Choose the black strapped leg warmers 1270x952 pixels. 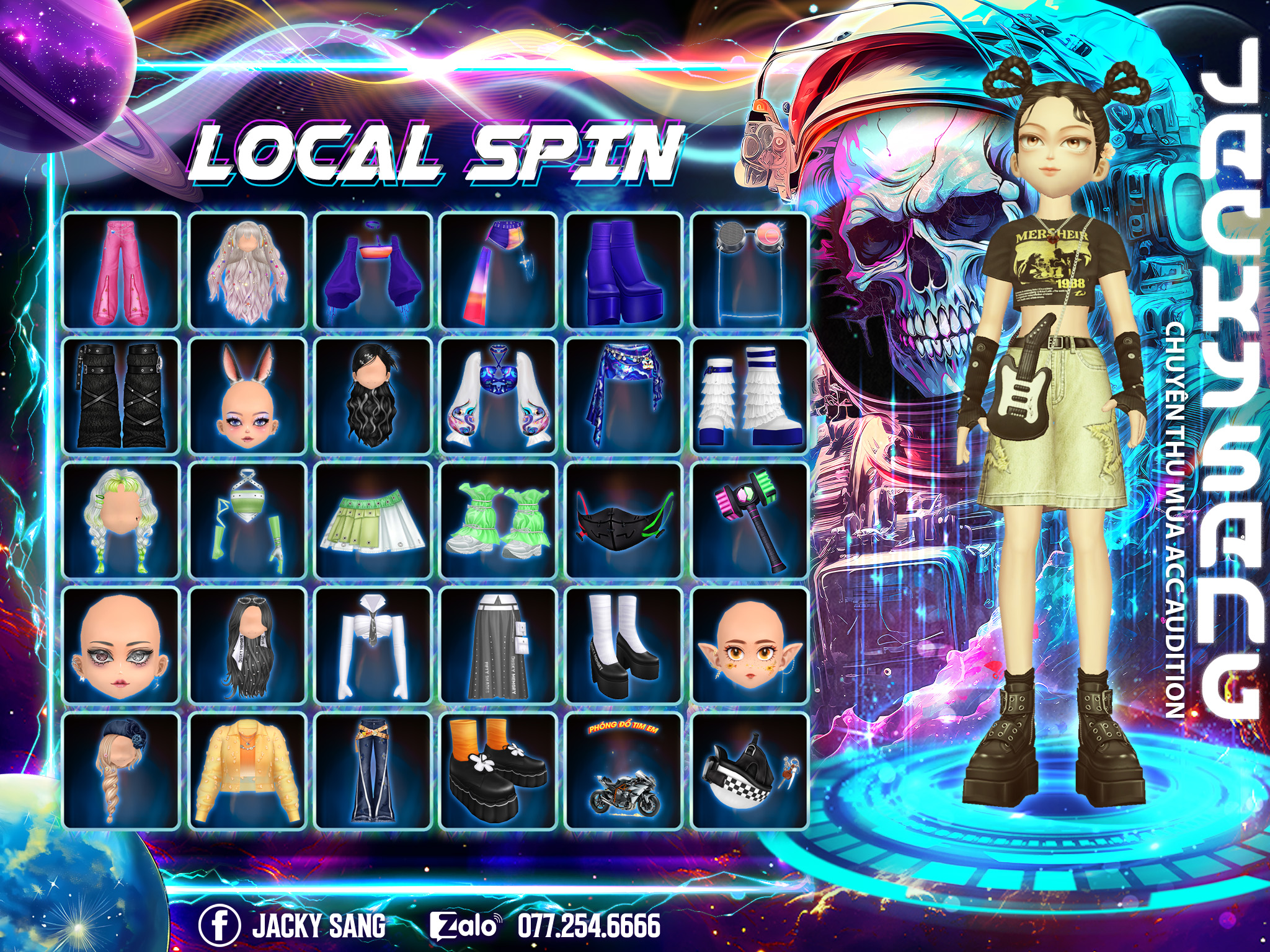[x=122, y=397]
